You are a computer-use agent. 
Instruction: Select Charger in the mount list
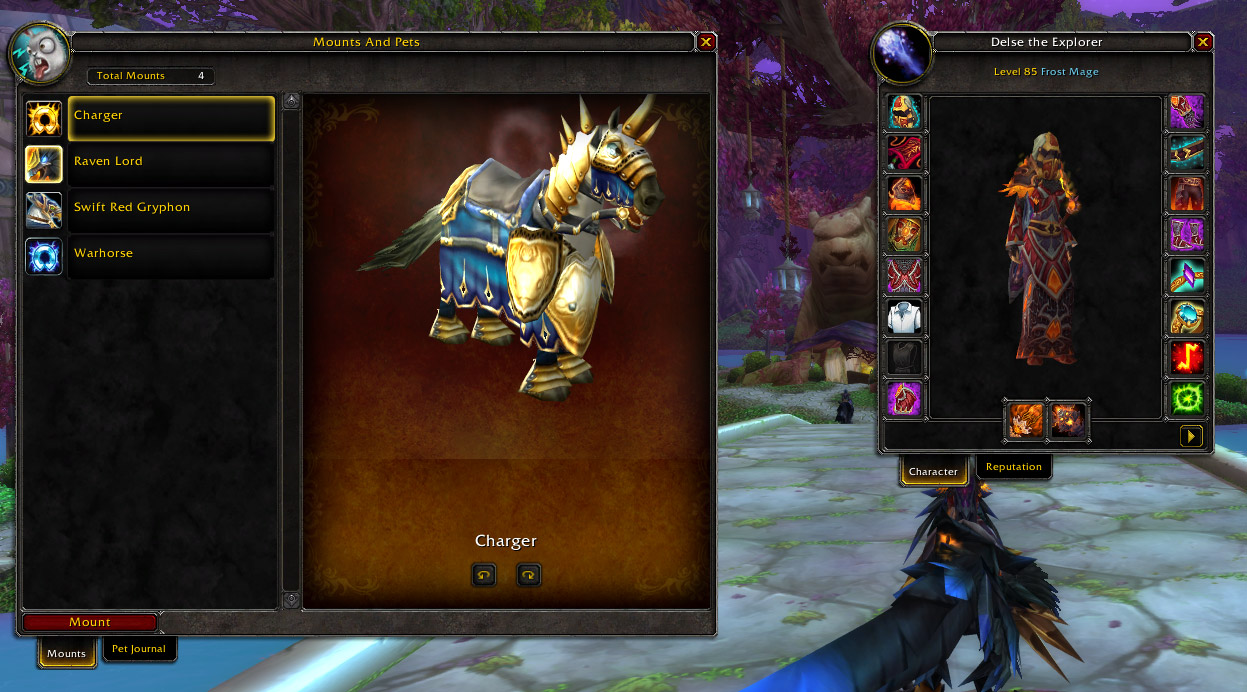click(x=170, y=117)
